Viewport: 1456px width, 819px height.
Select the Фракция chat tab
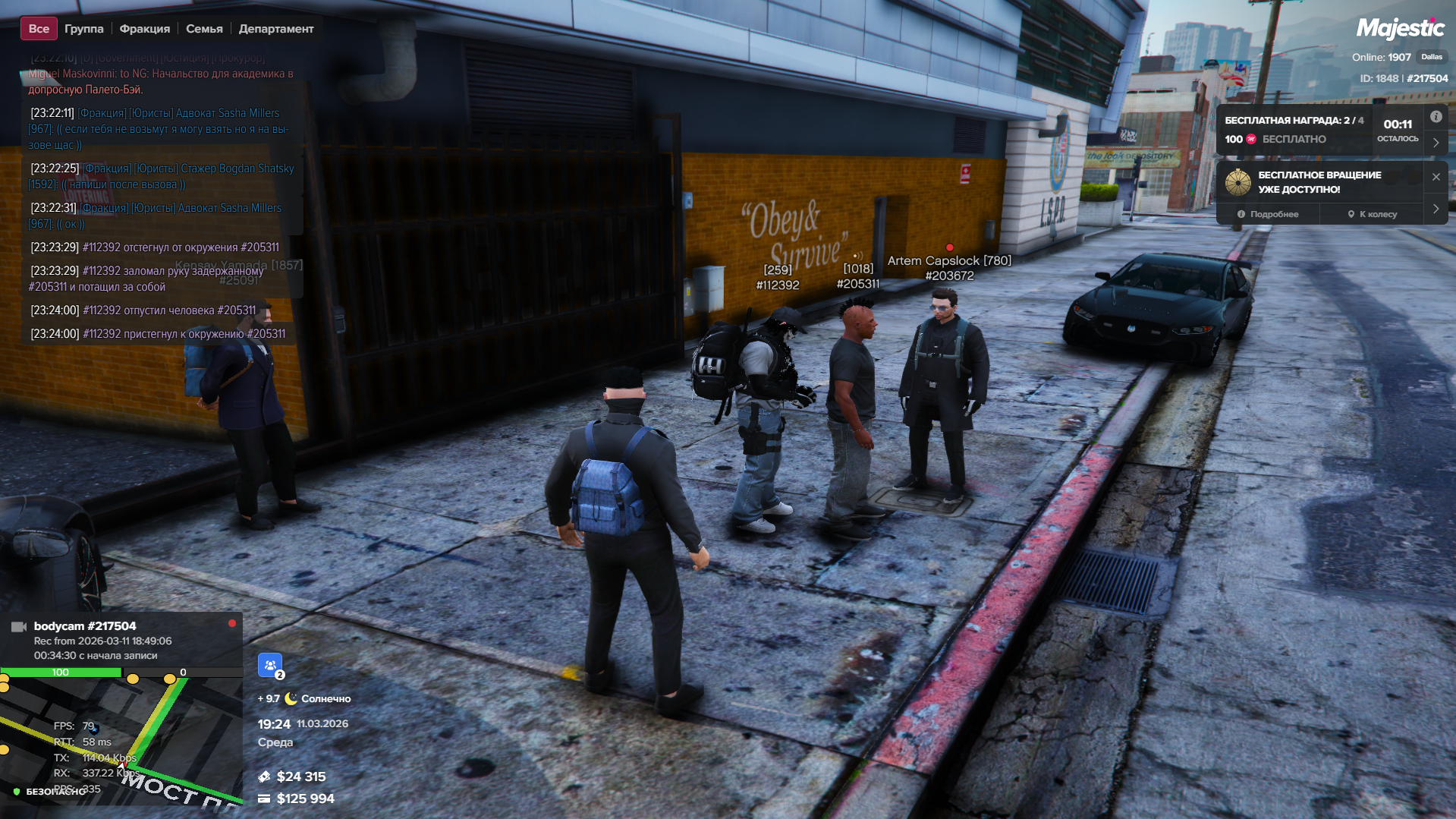coord(144,29)
